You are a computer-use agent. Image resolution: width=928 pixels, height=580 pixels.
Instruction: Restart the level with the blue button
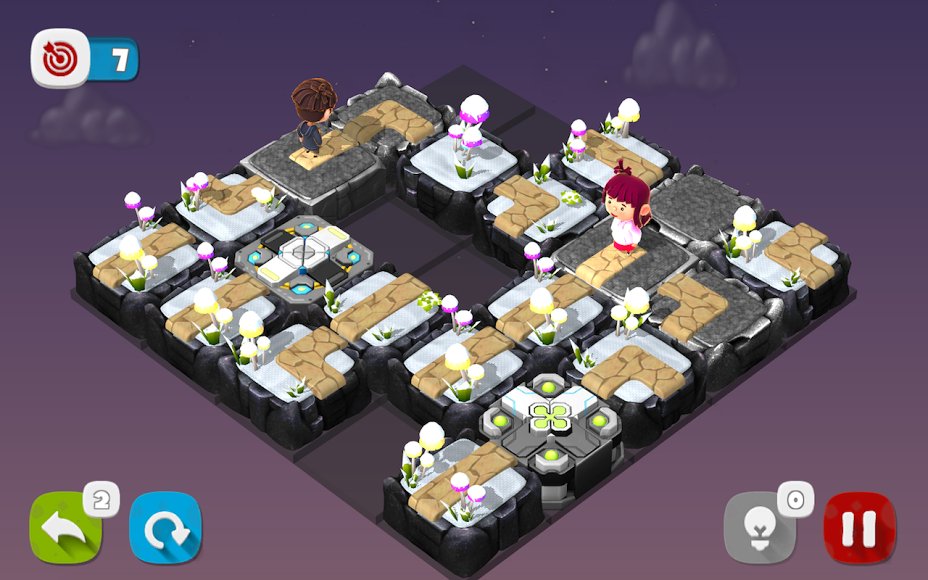pyautogui.click(x=165, y=529)
